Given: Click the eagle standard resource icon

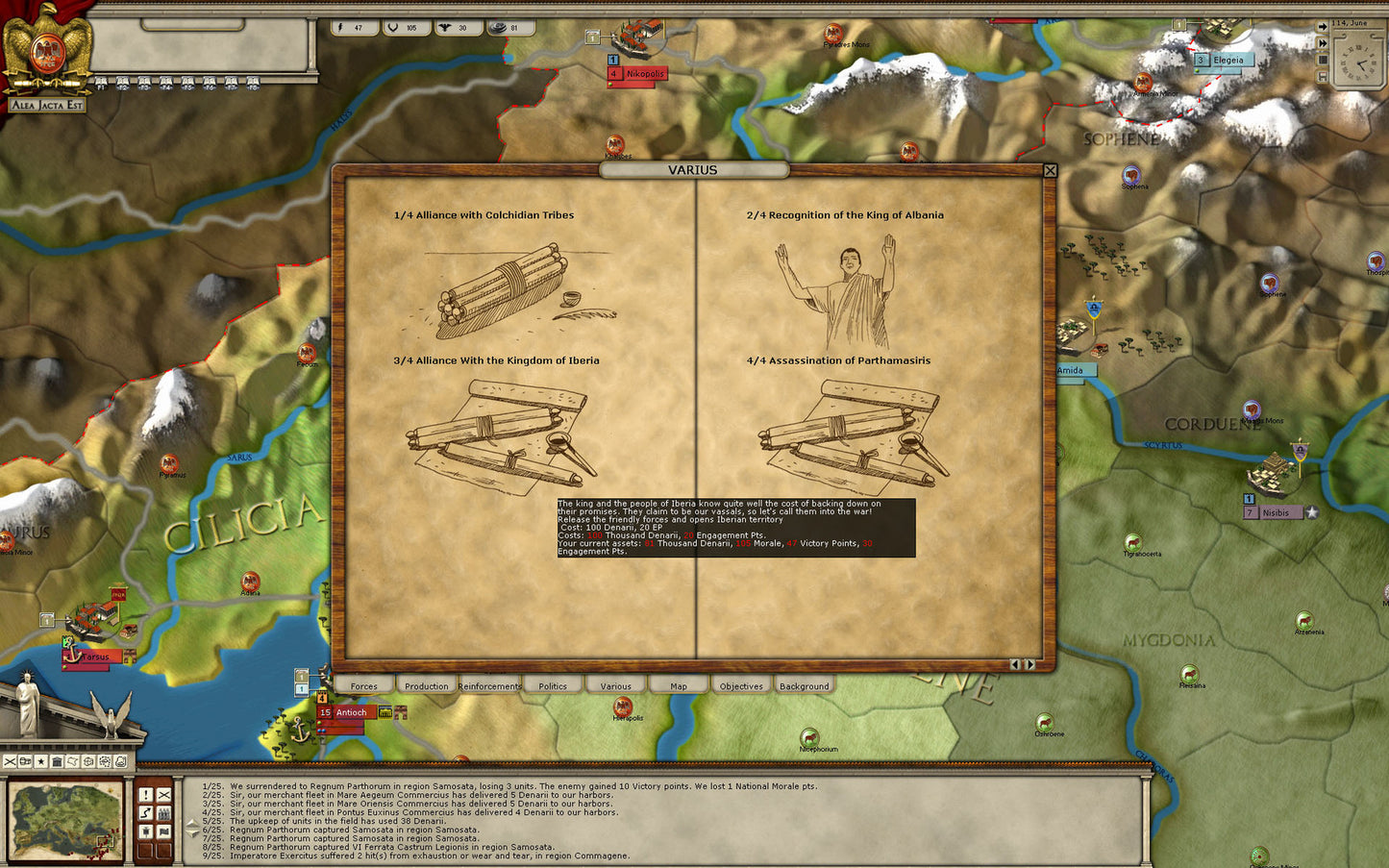Looking at the screenshot, I should click(x=444, y=27).
